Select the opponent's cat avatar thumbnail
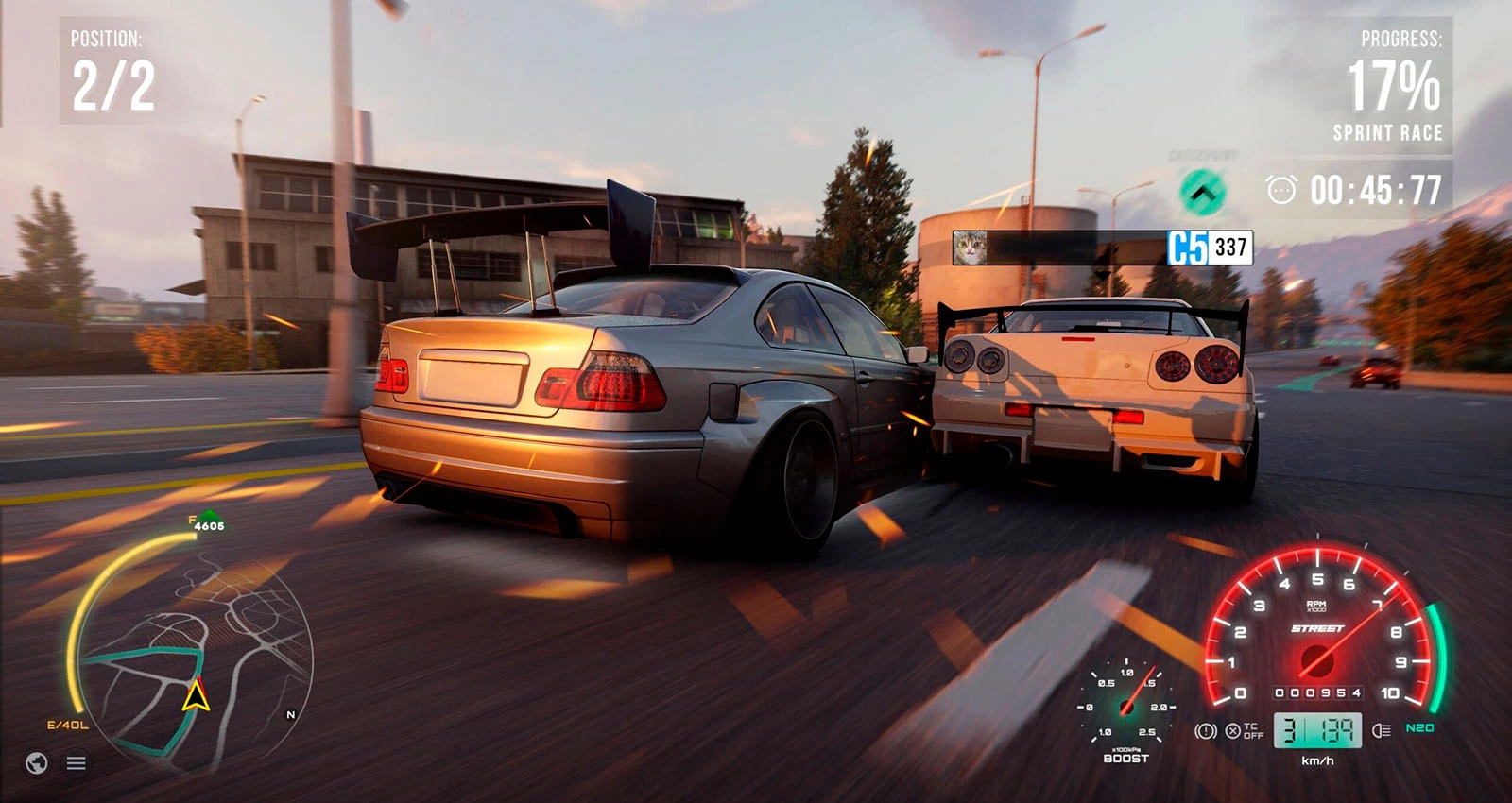 click(x=970, y=248)
